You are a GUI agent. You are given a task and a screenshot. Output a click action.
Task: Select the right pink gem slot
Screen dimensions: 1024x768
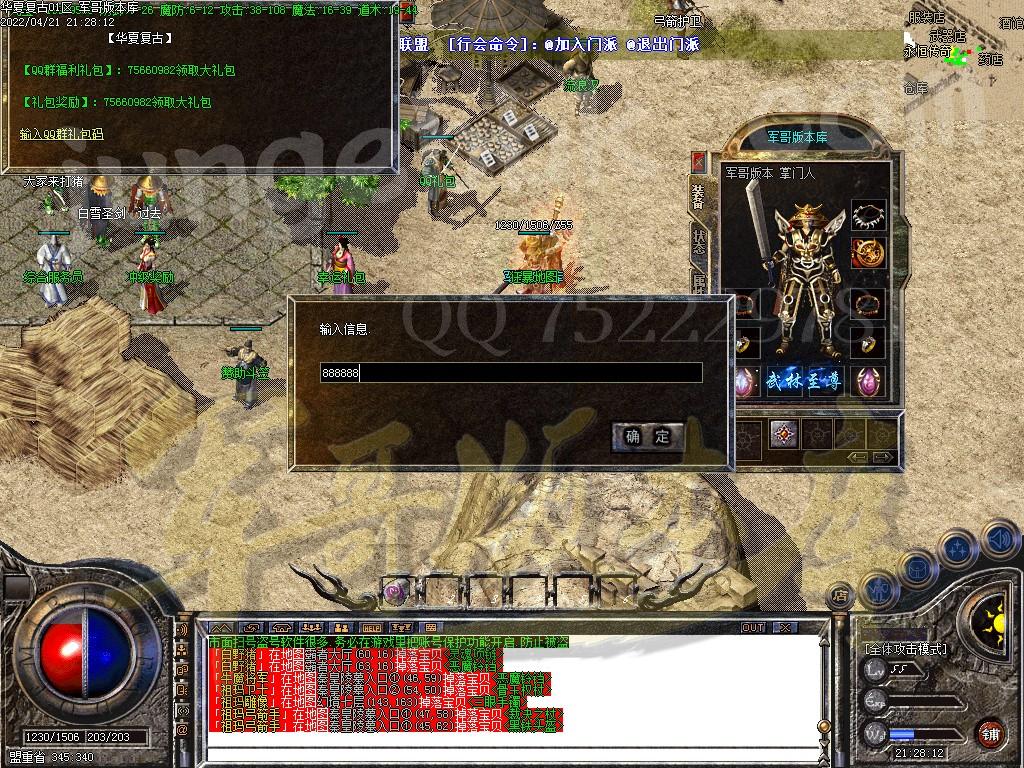point(869,382)
